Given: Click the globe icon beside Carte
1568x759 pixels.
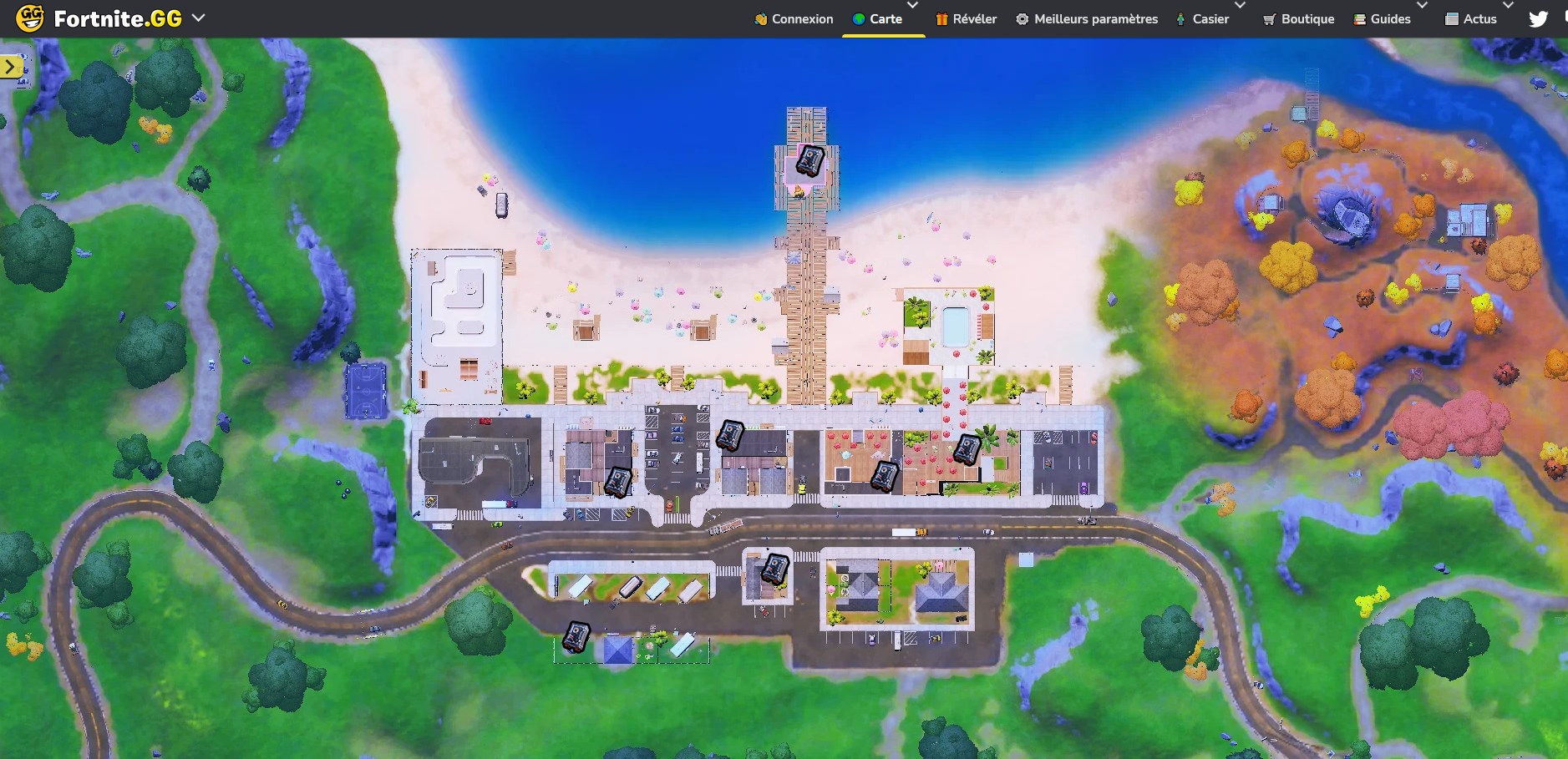Looking at the screenshot, I should 857,18.
